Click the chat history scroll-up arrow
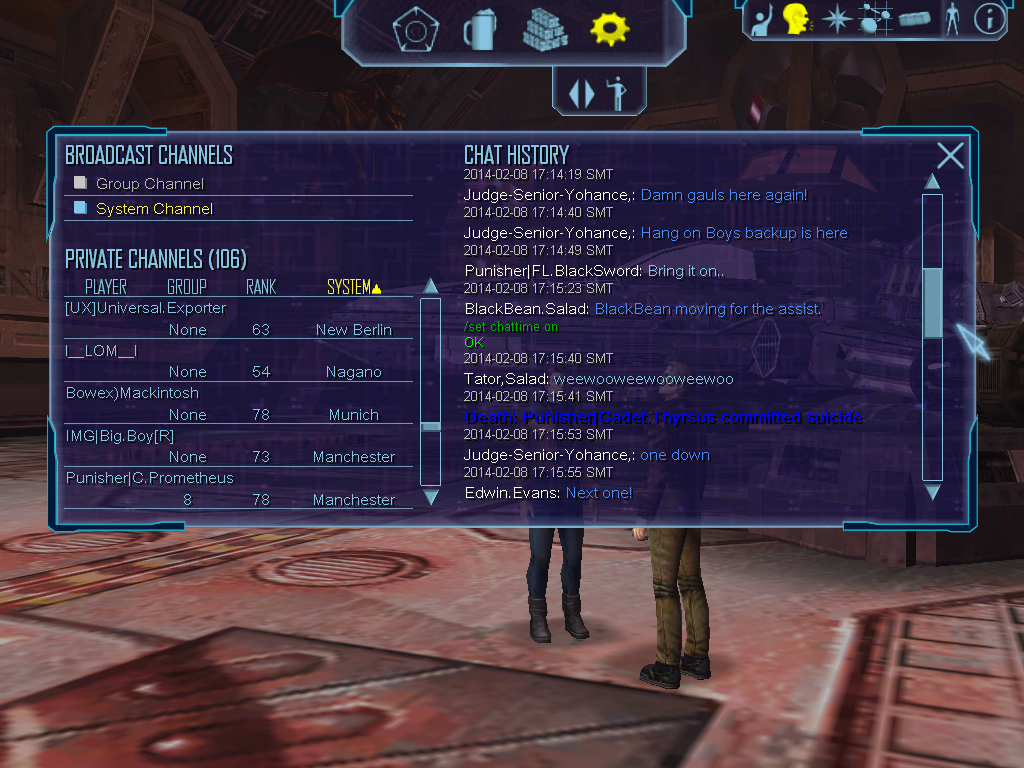The width and height of the screenshot is (1024, 768). [x=932, y=182]
